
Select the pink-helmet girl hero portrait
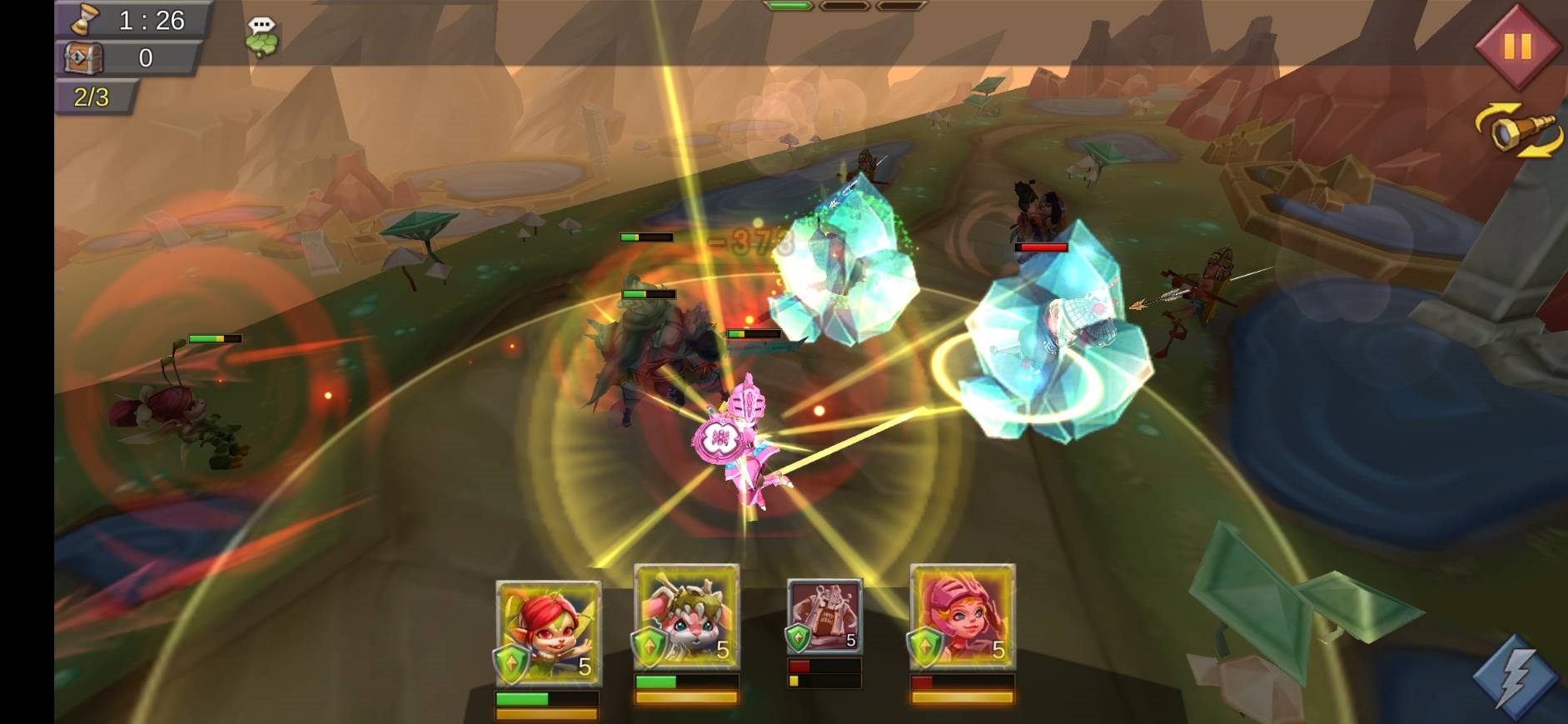click(962, 617)
